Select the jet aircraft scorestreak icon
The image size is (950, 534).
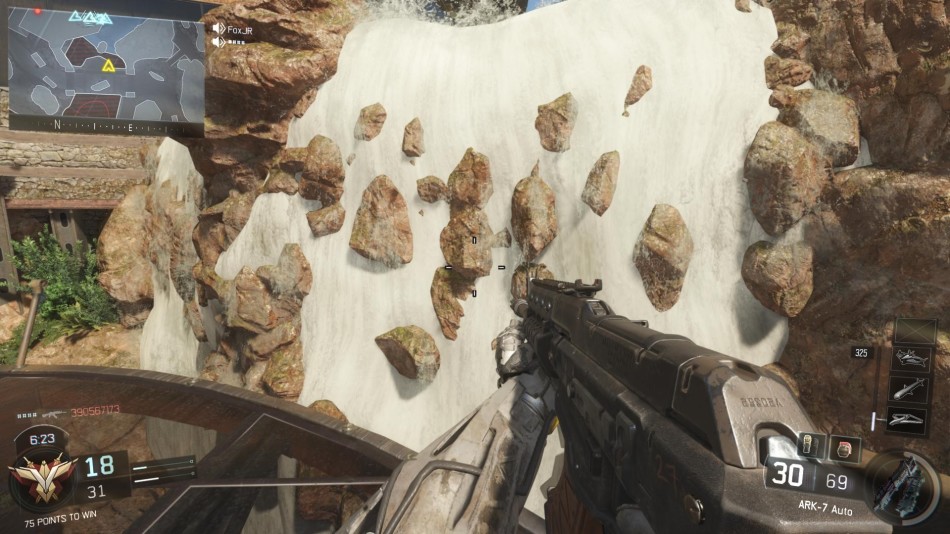click(915, 360)
